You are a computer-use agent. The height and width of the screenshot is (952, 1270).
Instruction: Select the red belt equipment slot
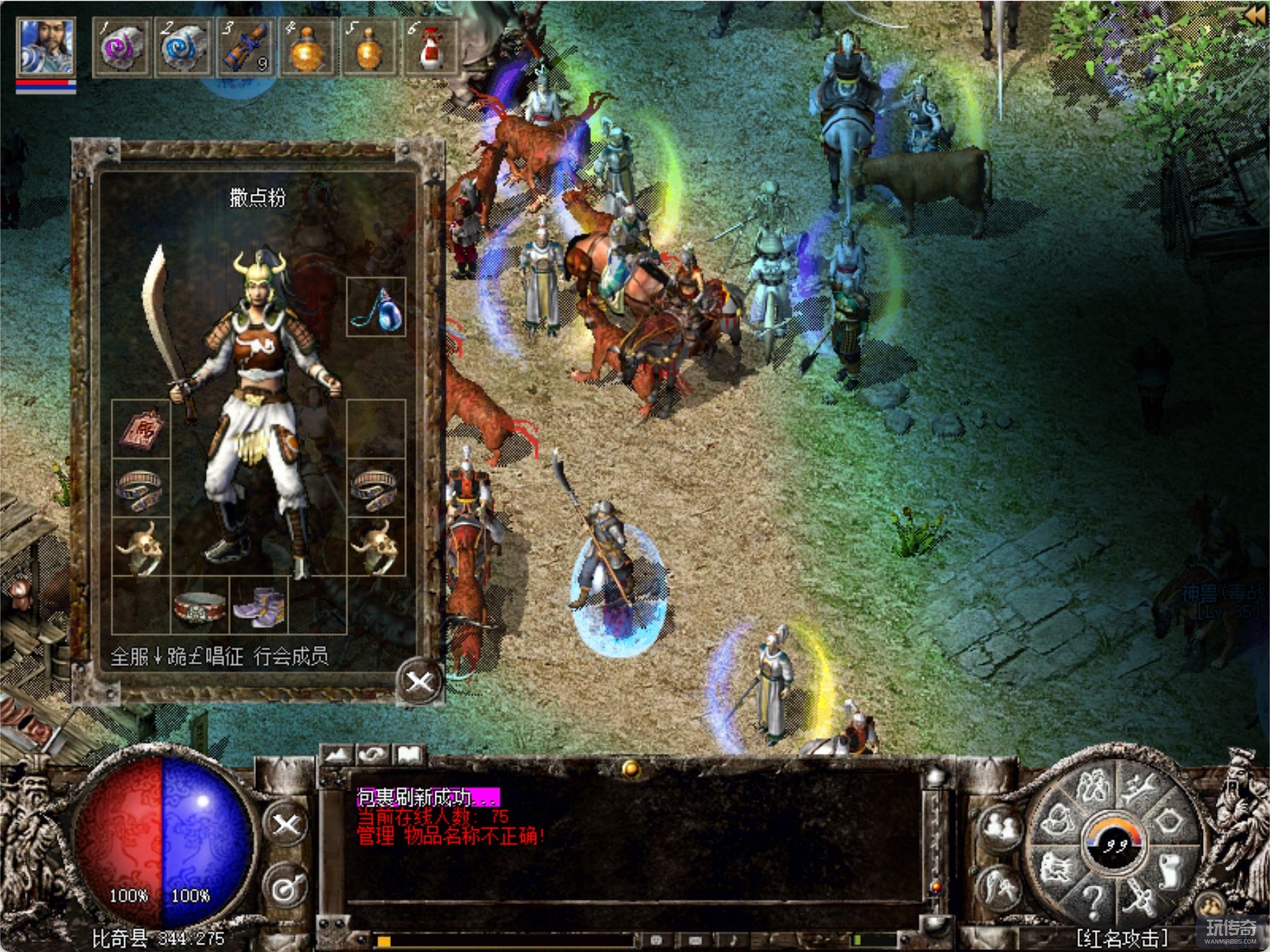click(200, 605)
